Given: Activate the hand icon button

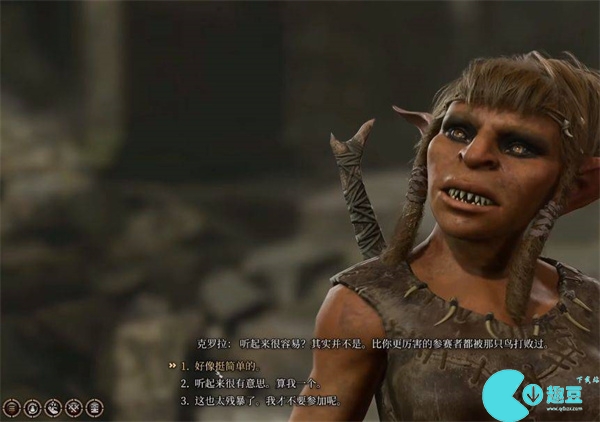Looking at the screenshot, I should pos(52,407).
